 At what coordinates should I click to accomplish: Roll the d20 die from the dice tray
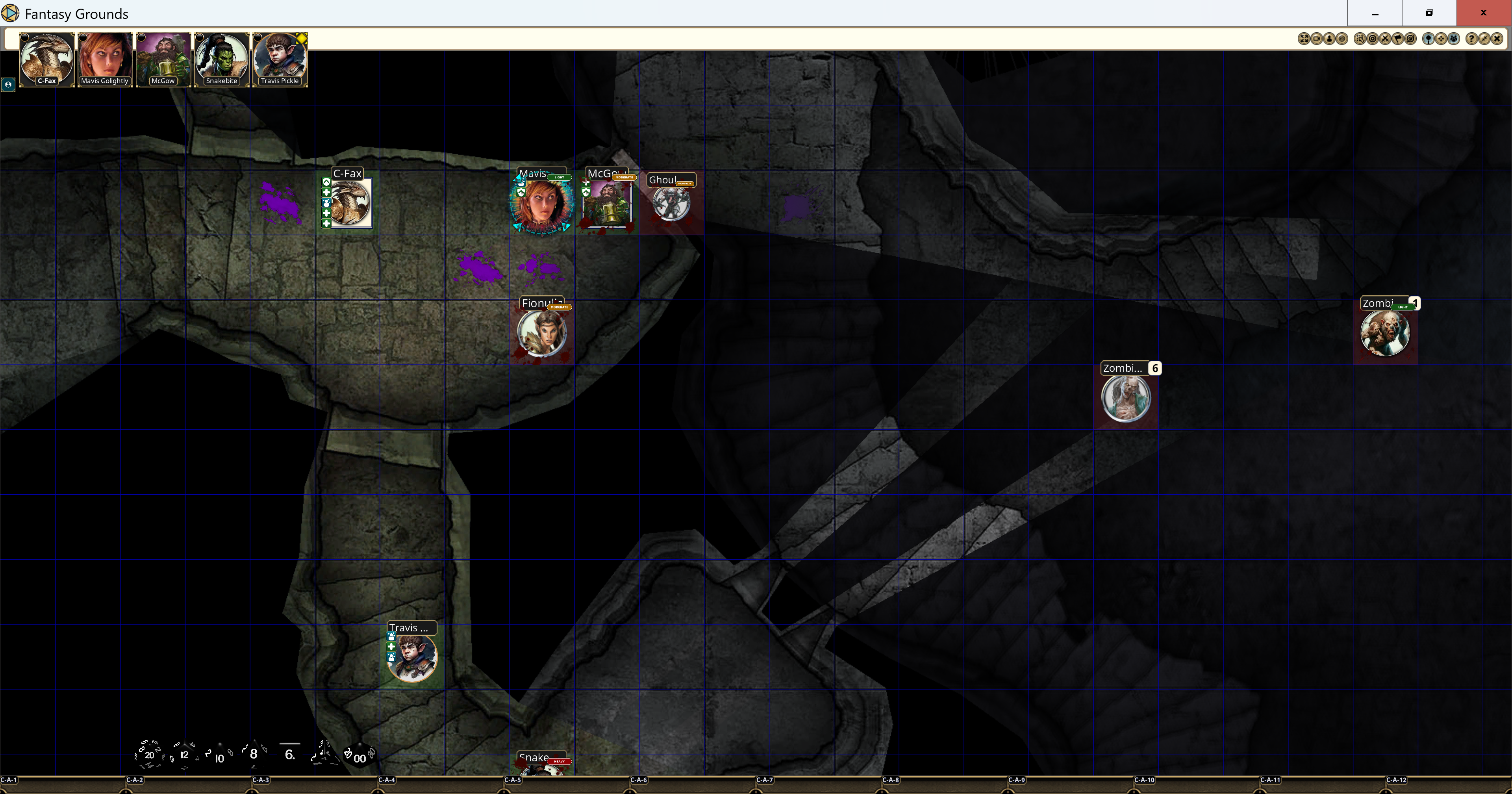(x=150, y=755)
